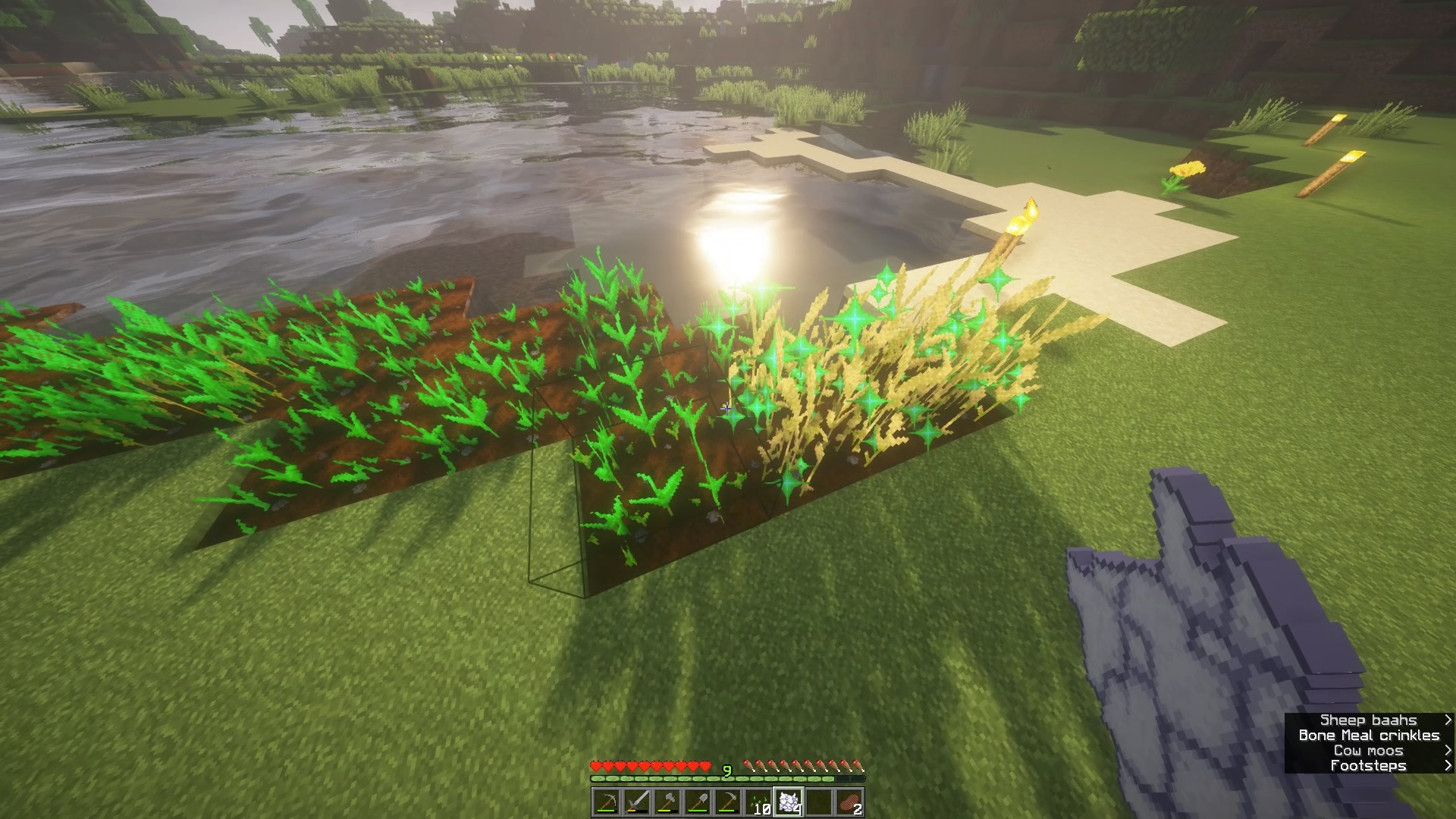
Task: Select the stone axe in slot three
Action: click(667, 802)
